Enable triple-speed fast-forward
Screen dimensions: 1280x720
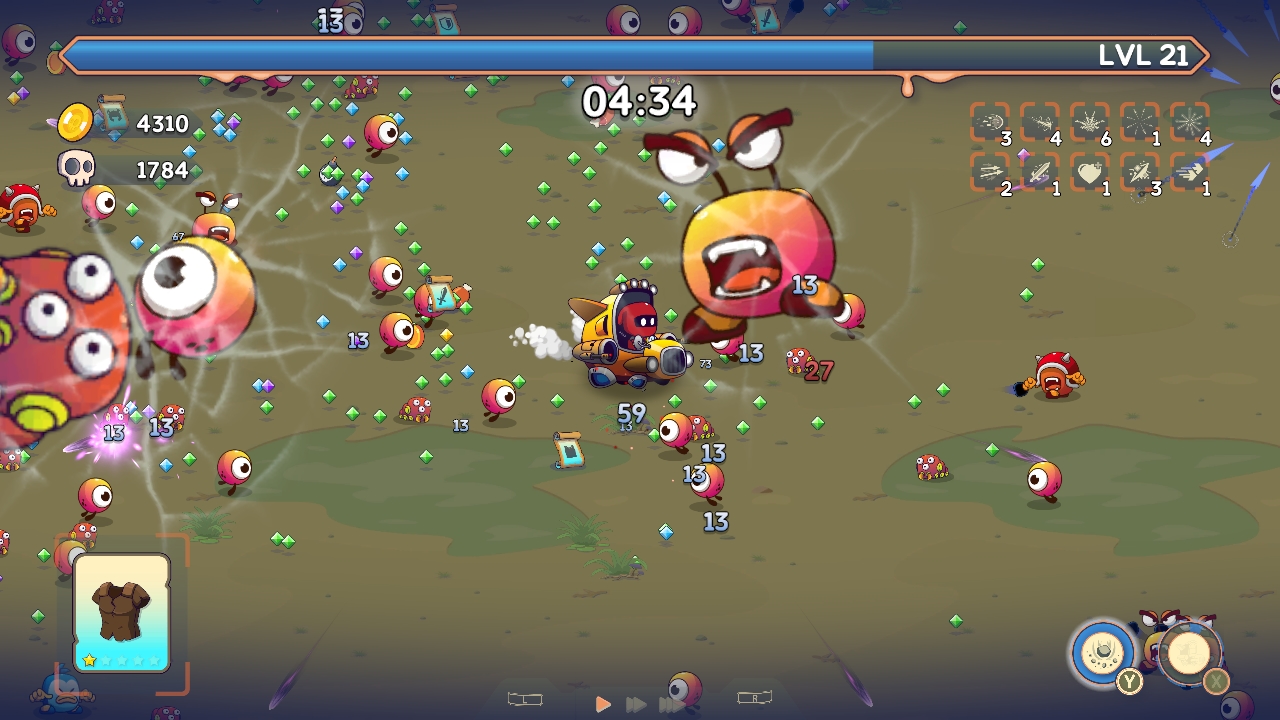point(668,706)
